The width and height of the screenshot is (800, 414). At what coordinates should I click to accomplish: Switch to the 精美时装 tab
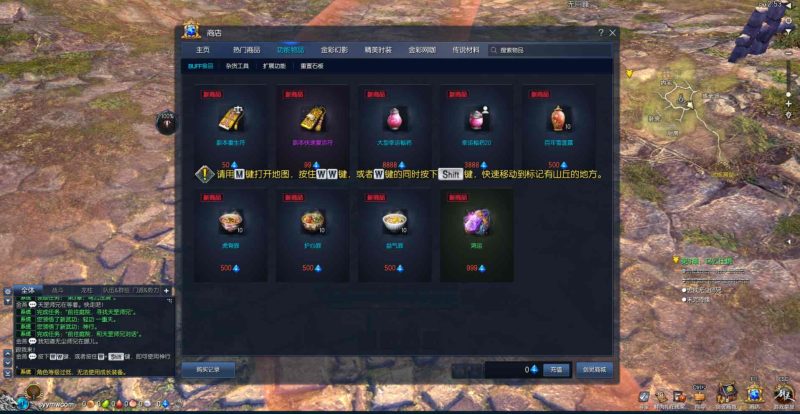pos(378,49)
